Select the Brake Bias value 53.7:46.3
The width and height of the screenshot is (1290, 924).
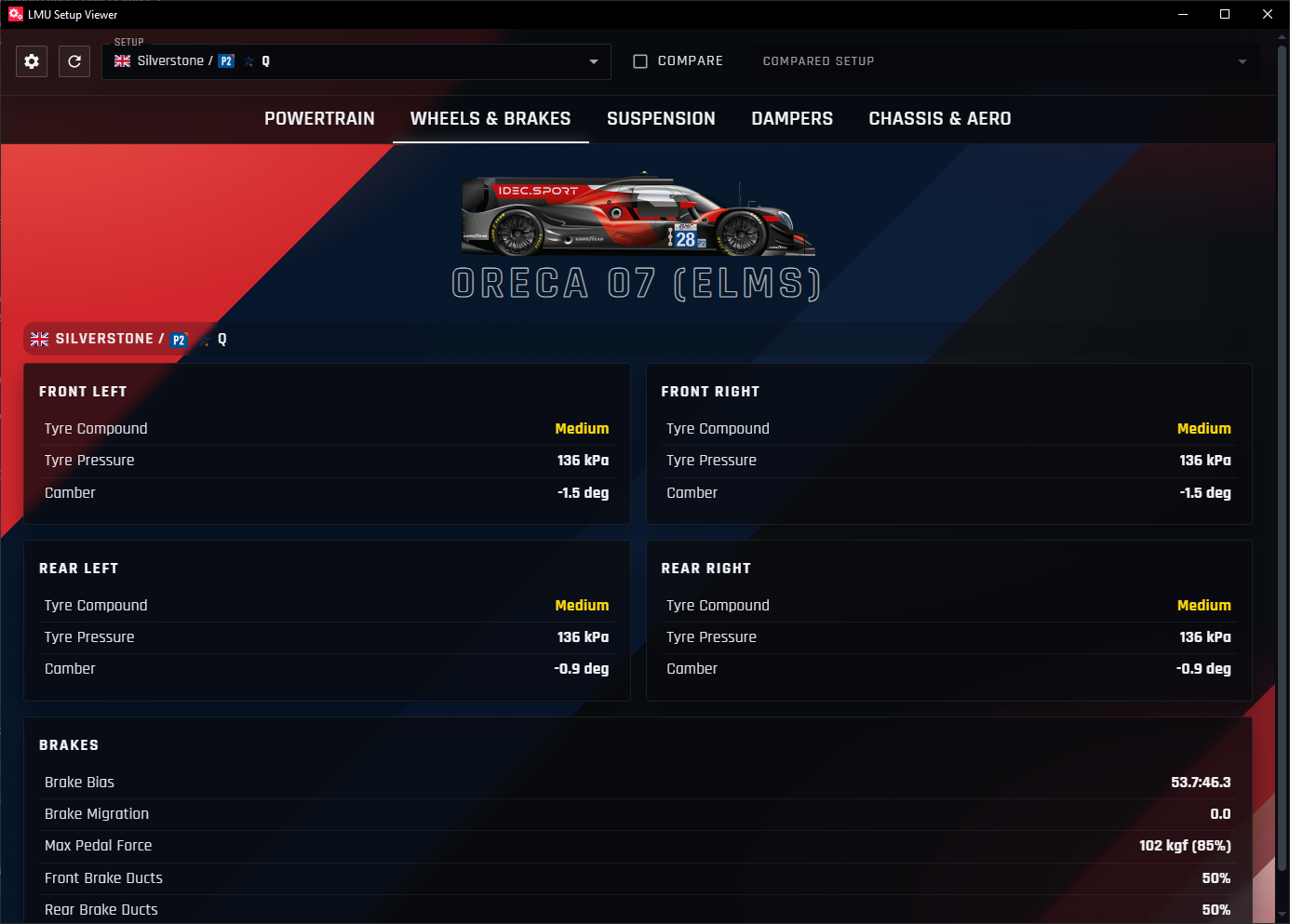click(x=1201, y=783)
